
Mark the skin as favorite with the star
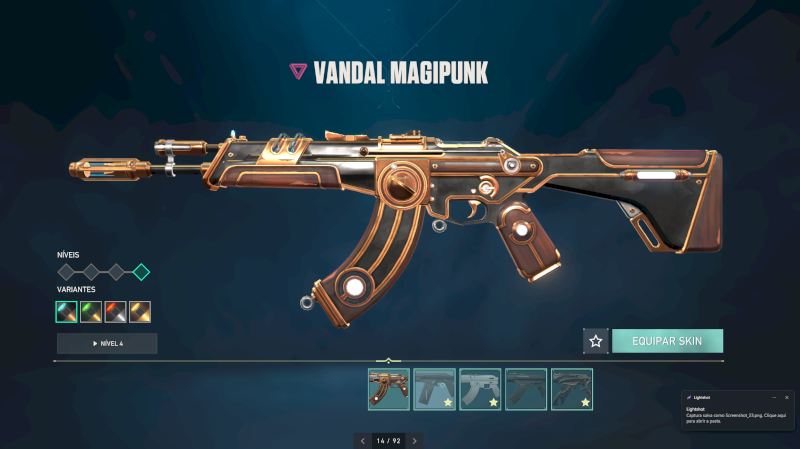point(596,341)
